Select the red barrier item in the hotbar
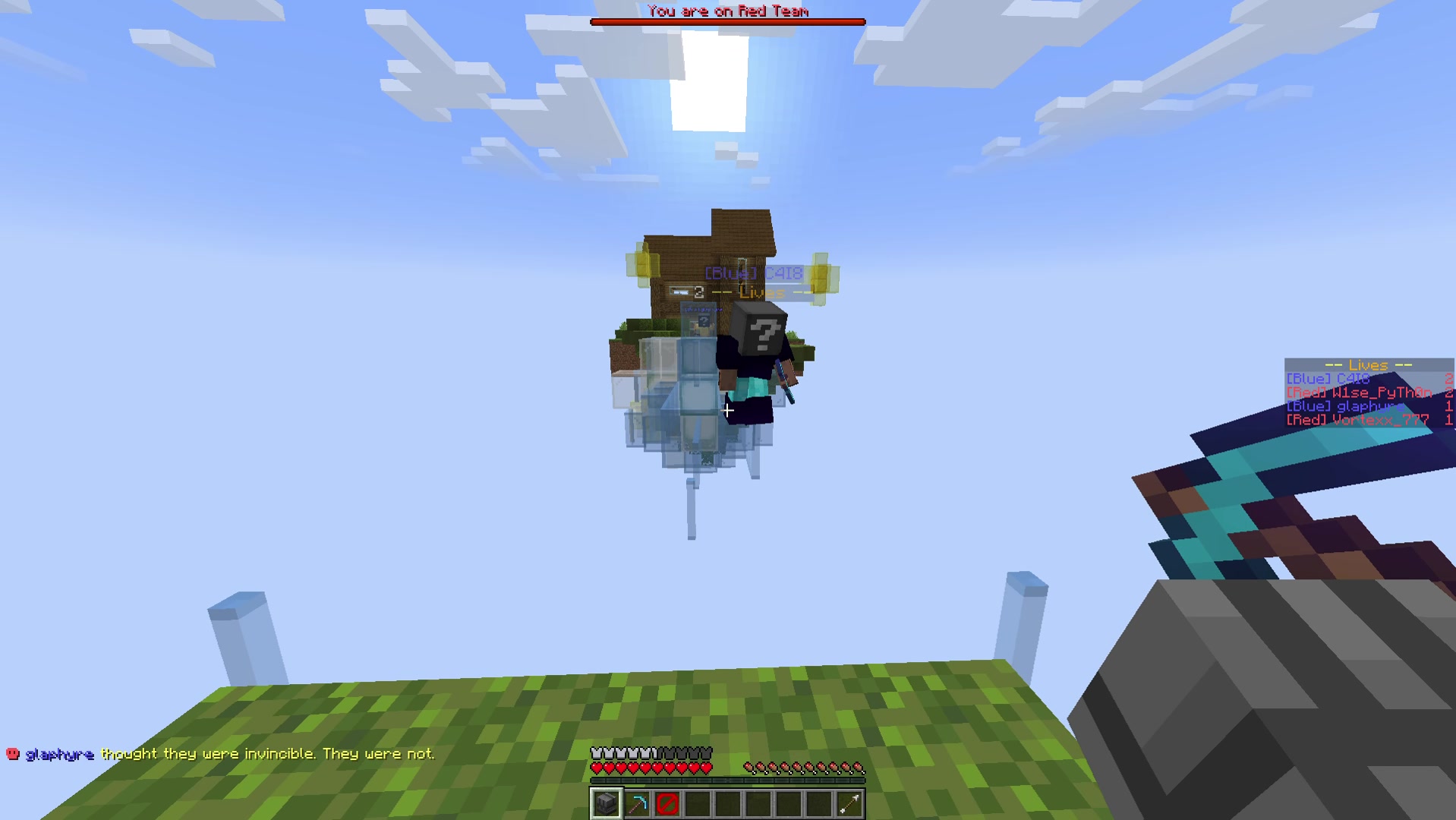The image size is (1456, 820). pos(667,803)
